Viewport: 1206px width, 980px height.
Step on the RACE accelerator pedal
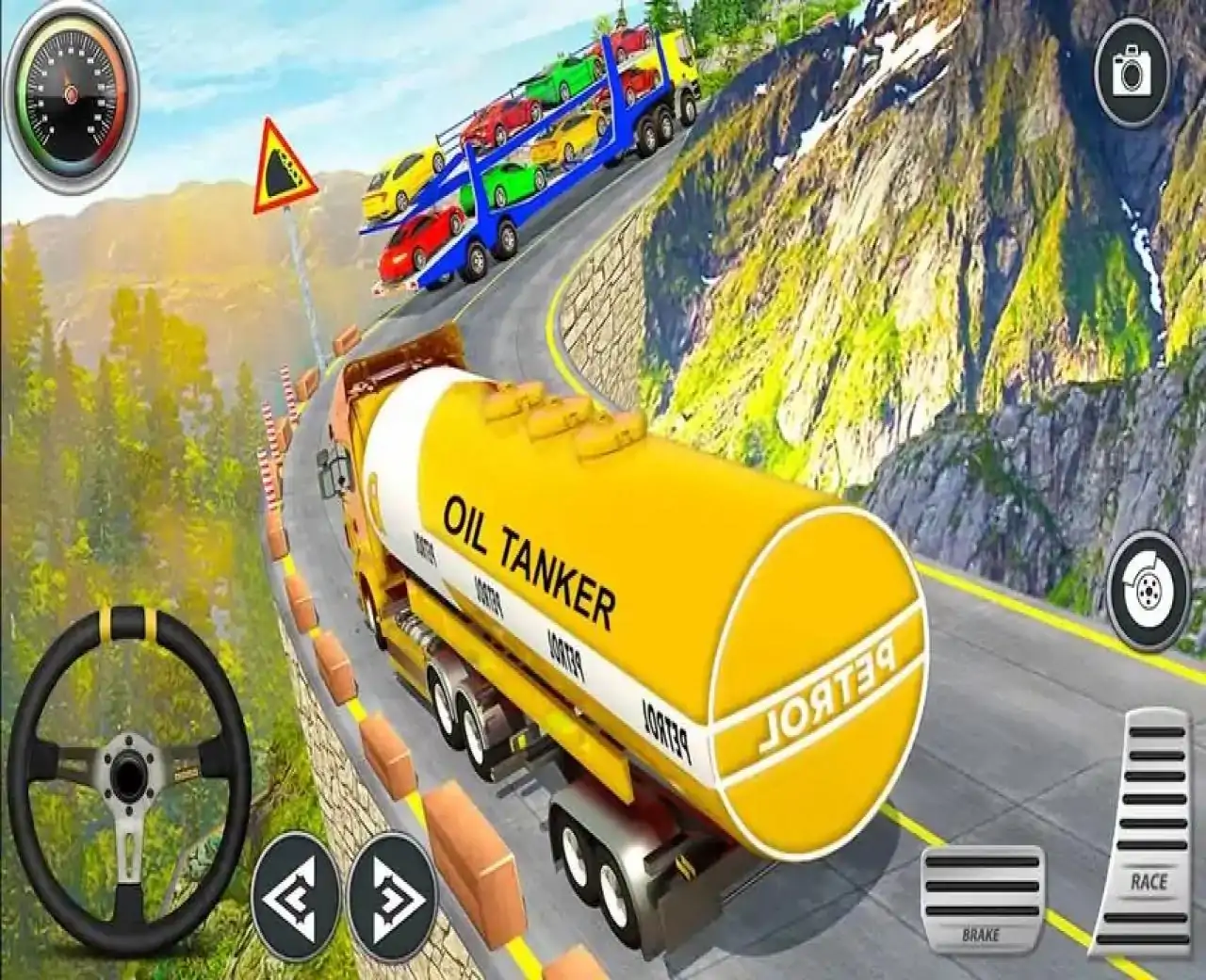click(x=1147, y=829)
